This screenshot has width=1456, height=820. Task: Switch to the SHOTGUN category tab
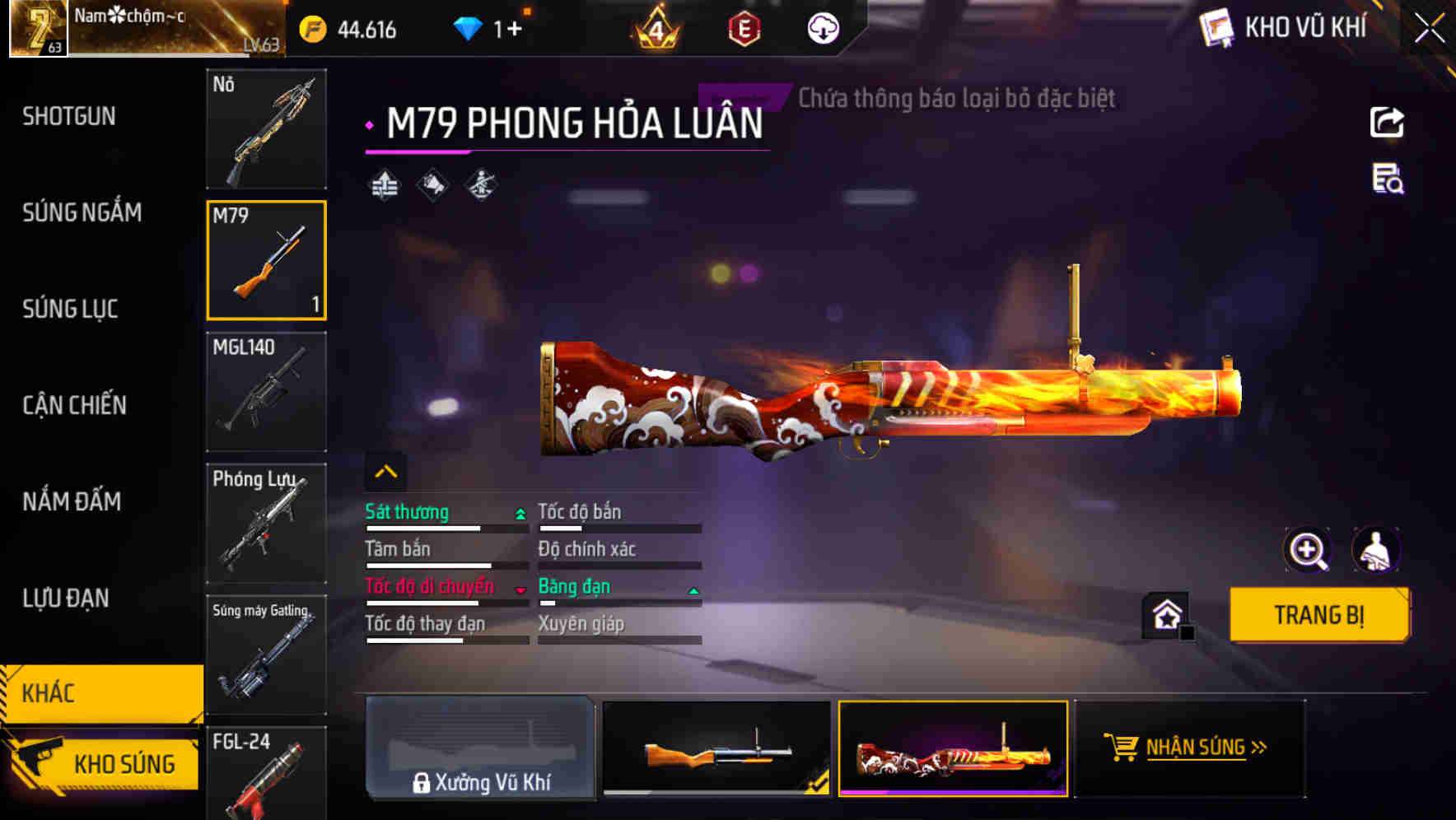pos(69,117)
